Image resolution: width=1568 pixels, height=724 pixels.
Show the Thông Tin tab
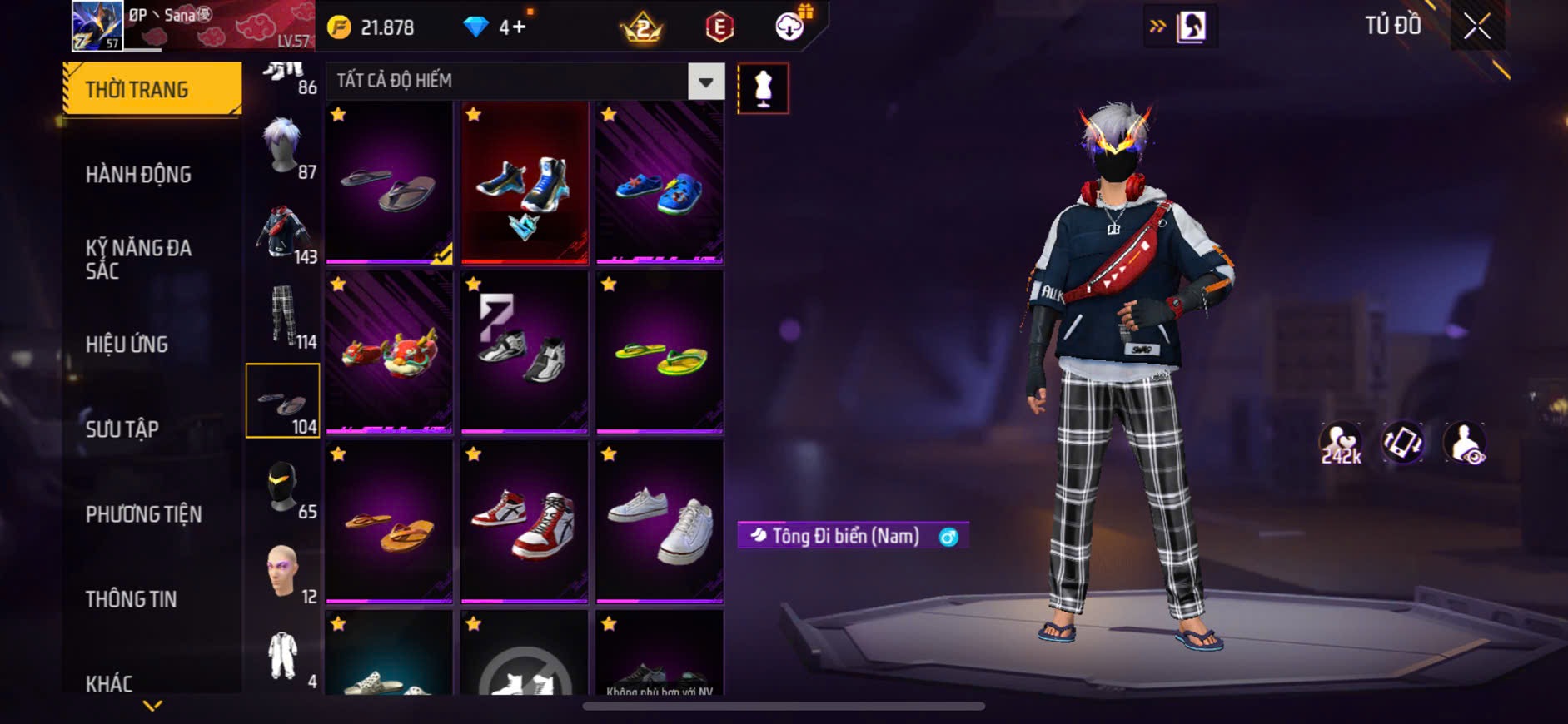point(131,599)
